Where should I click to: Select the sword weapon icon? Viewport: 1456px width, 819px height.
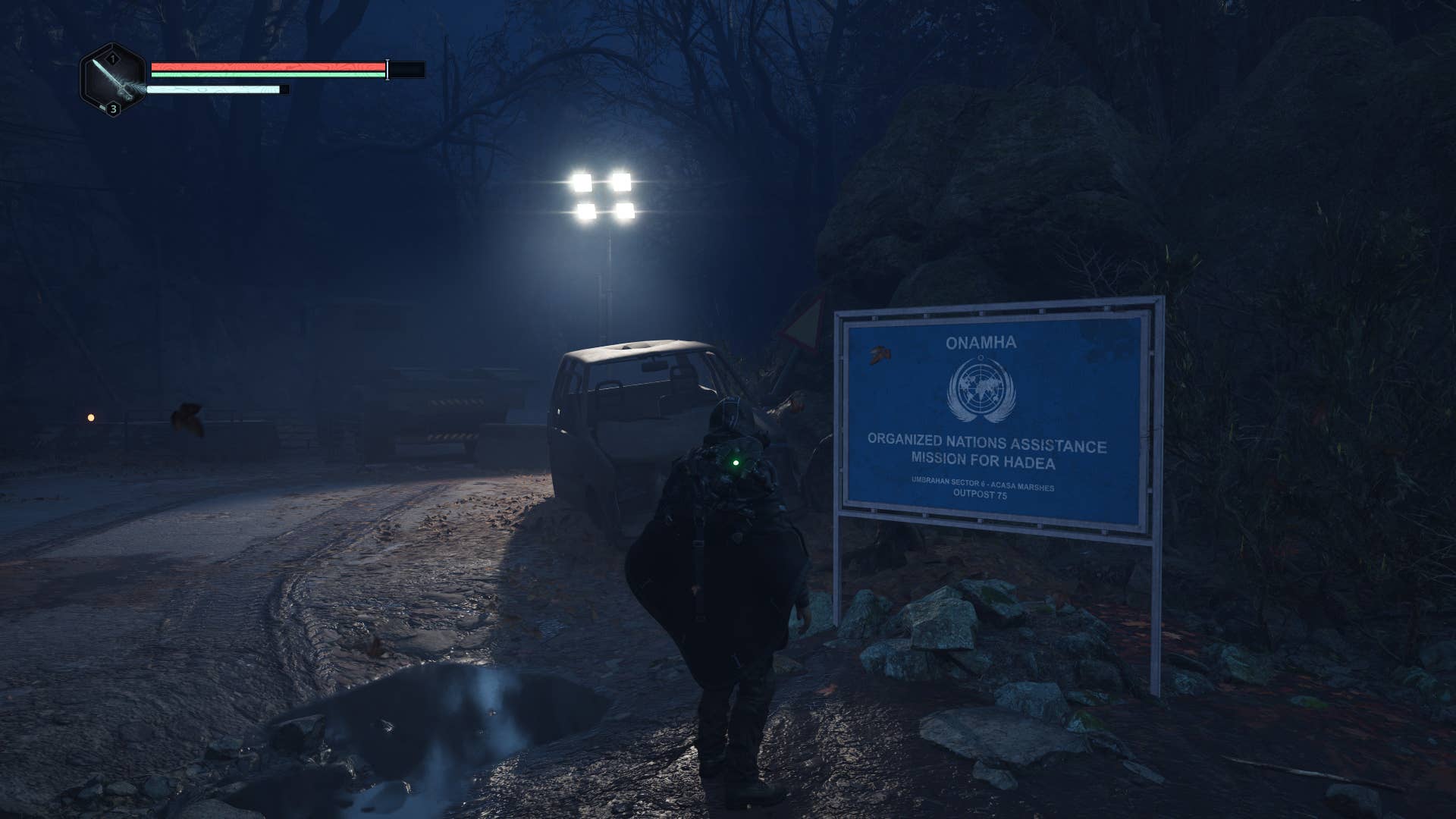tap(114, 78)
